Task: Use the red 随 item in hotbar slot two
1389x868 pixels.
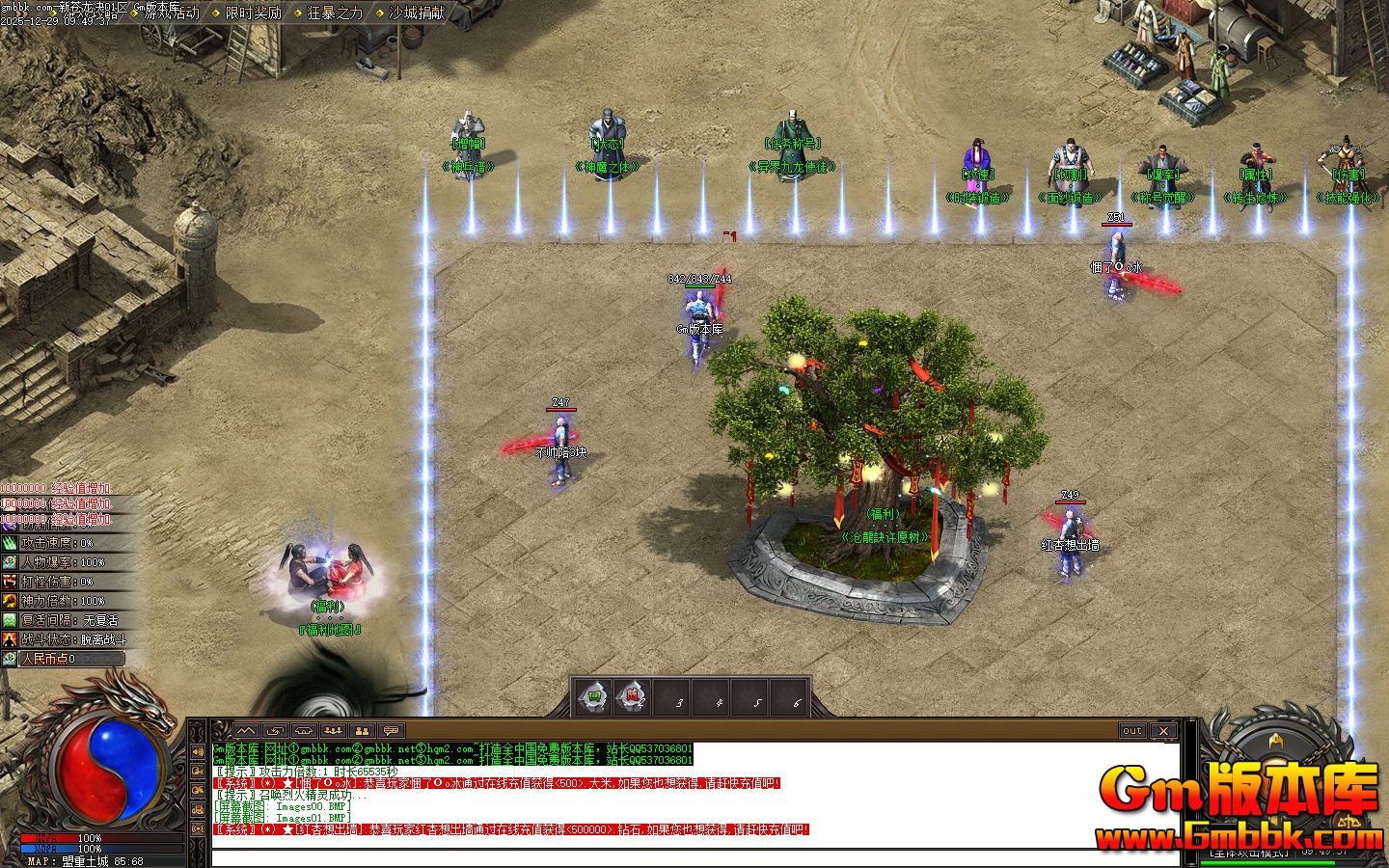Action: [x=634, y=695]
